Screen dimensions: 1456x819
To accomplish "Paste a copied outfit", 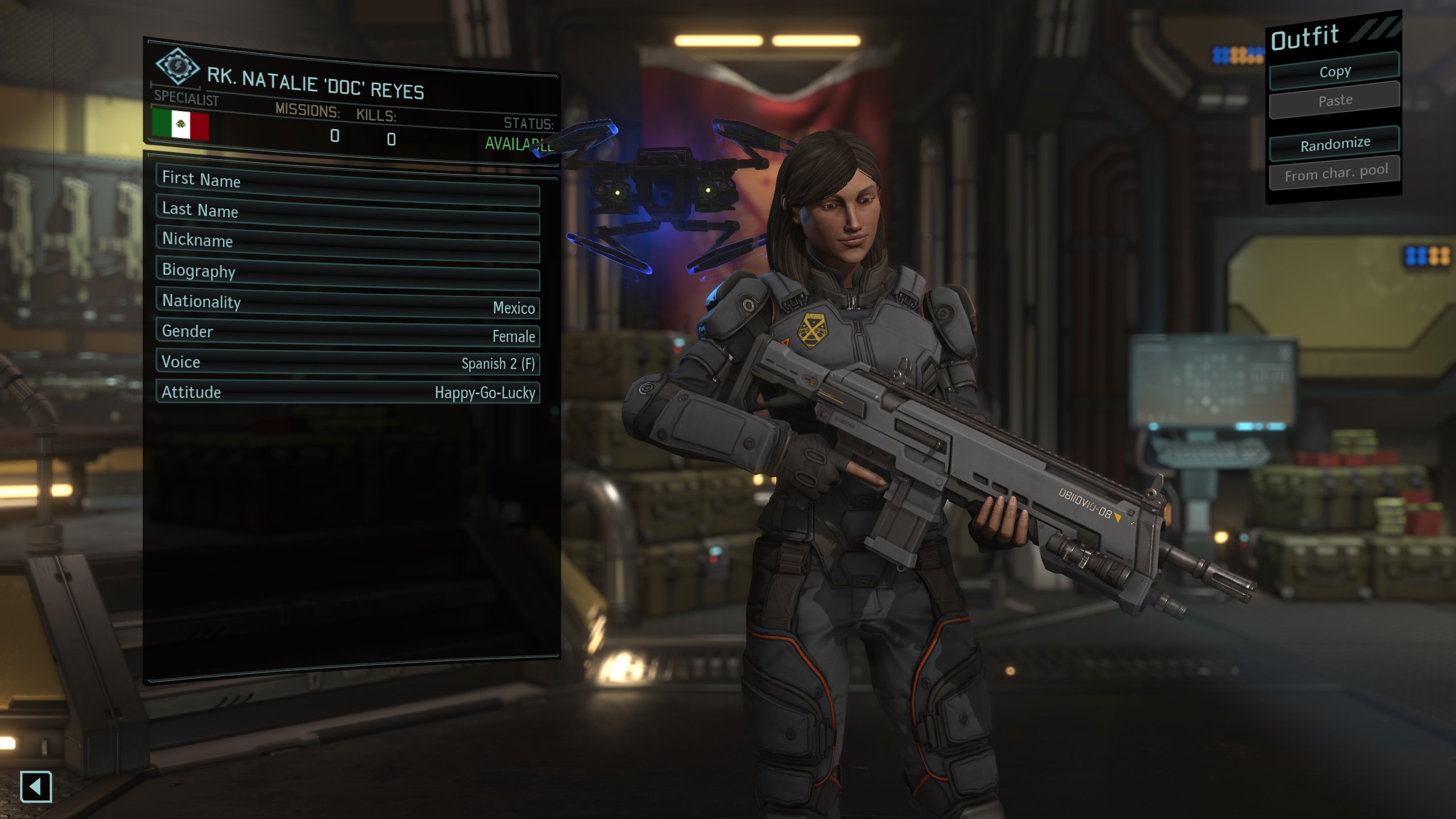I will pos(1334,101).
